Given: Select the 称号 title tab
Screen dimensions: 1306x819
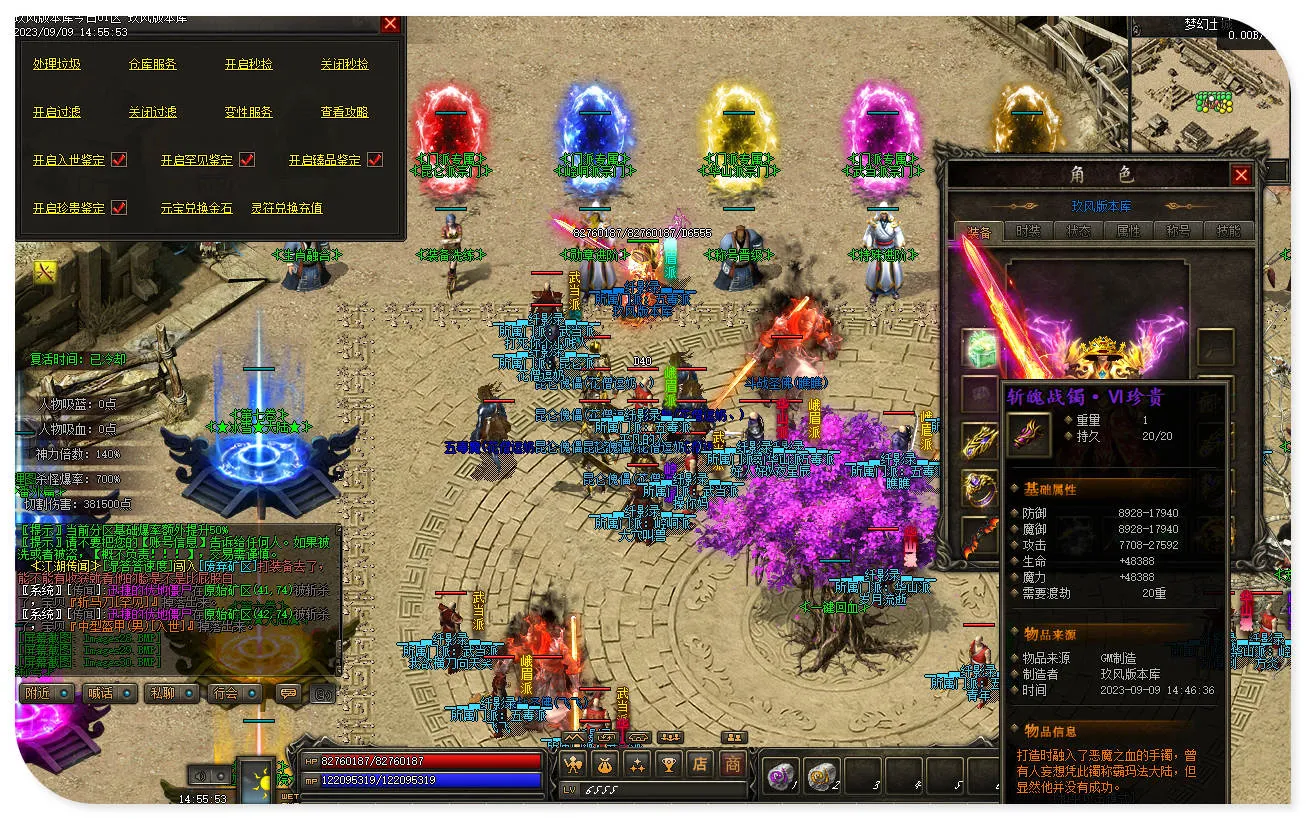Looking at the screenshot, I should [x=1178, y=230].
